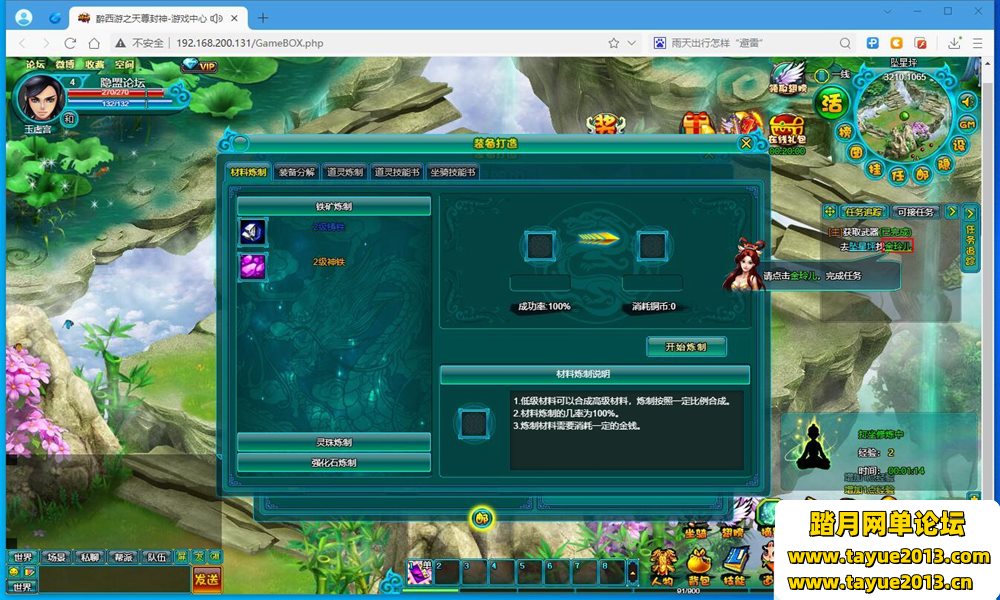Switch to the 坐骑技能书 tab

tap(453, 172)
